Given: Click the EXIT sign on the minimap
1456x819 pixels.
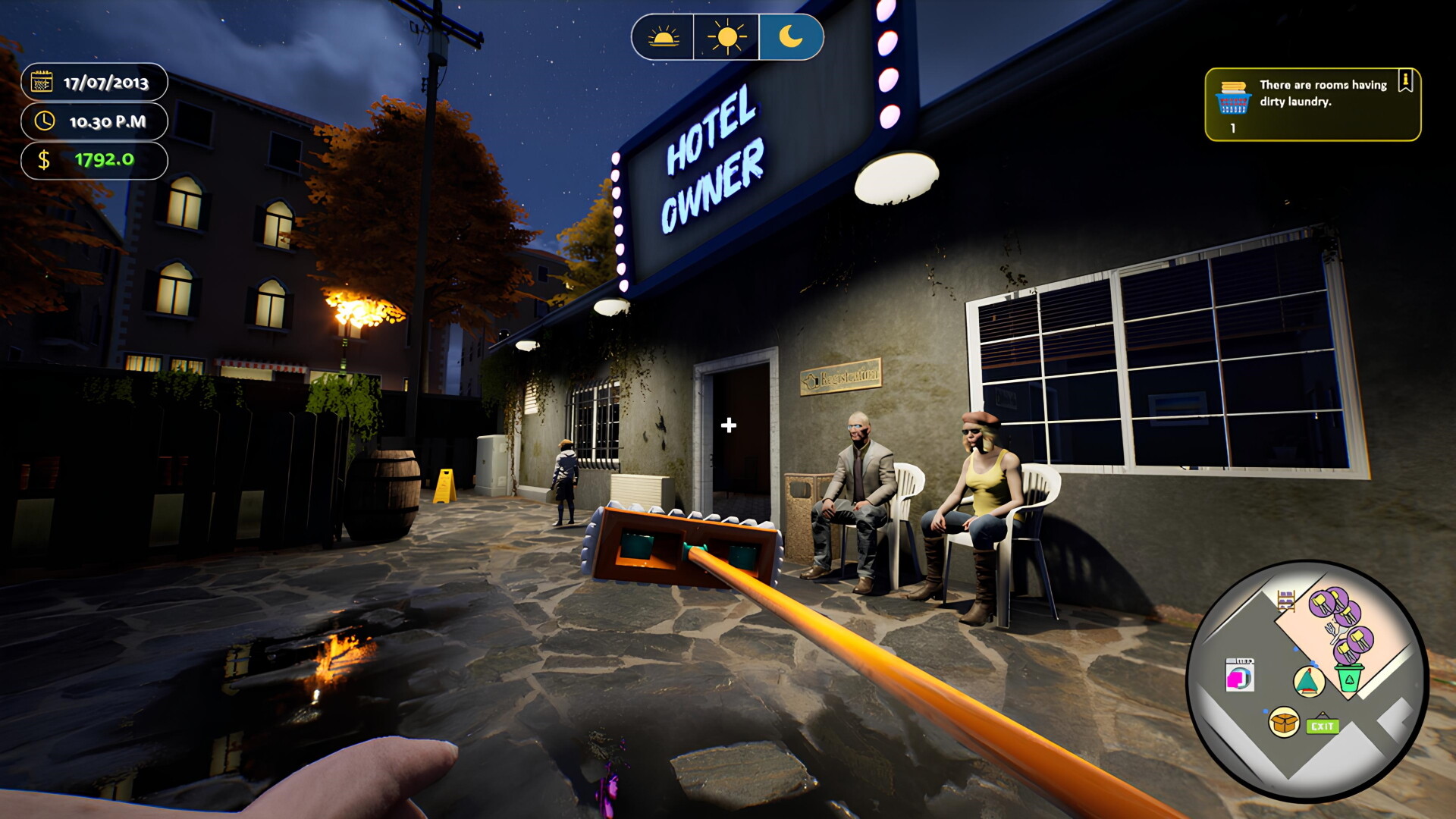Looking at the screenshot, I should [1323, 725].
